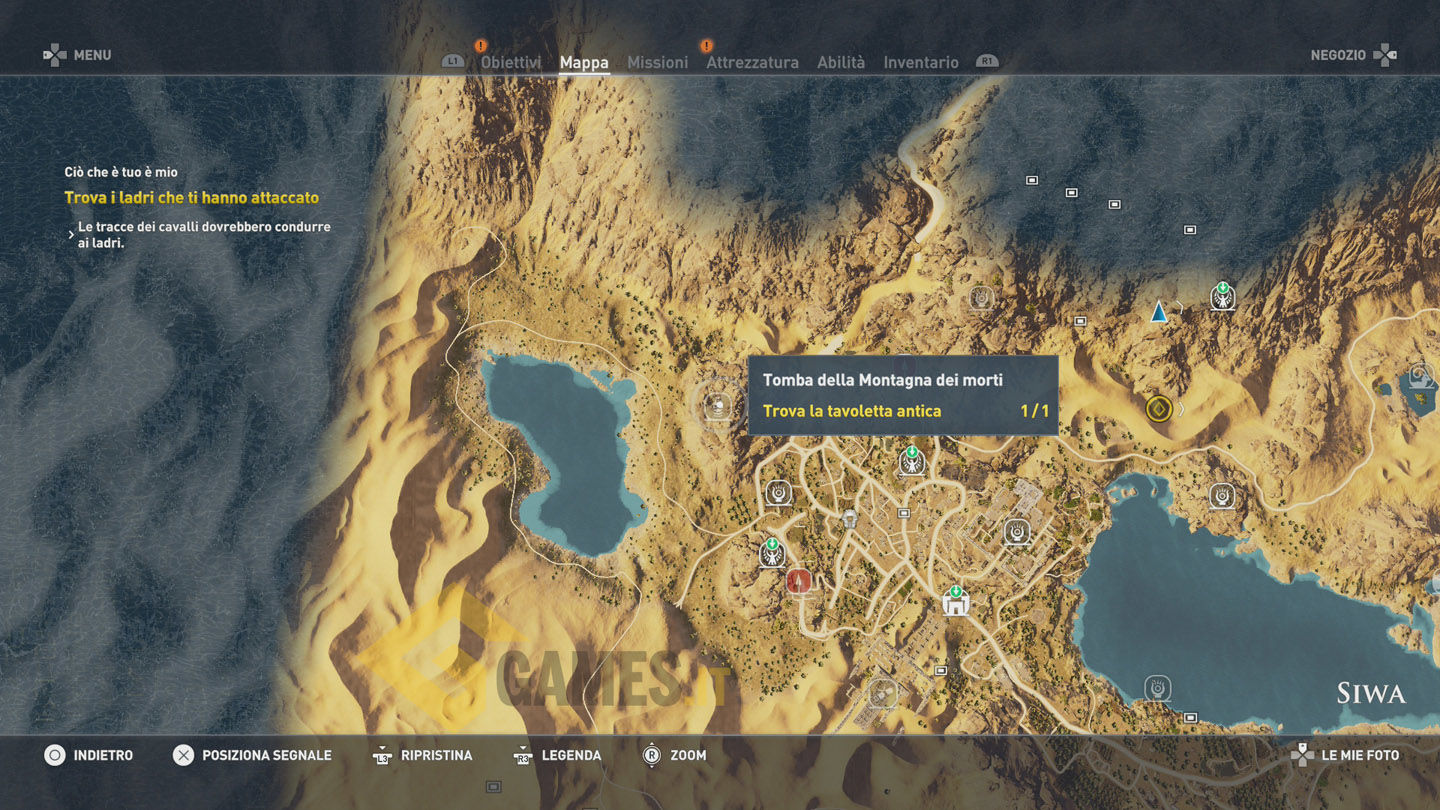Switch to the Obiettivi tab
Screen dimensions: 1440x810
tap(510, 62)
